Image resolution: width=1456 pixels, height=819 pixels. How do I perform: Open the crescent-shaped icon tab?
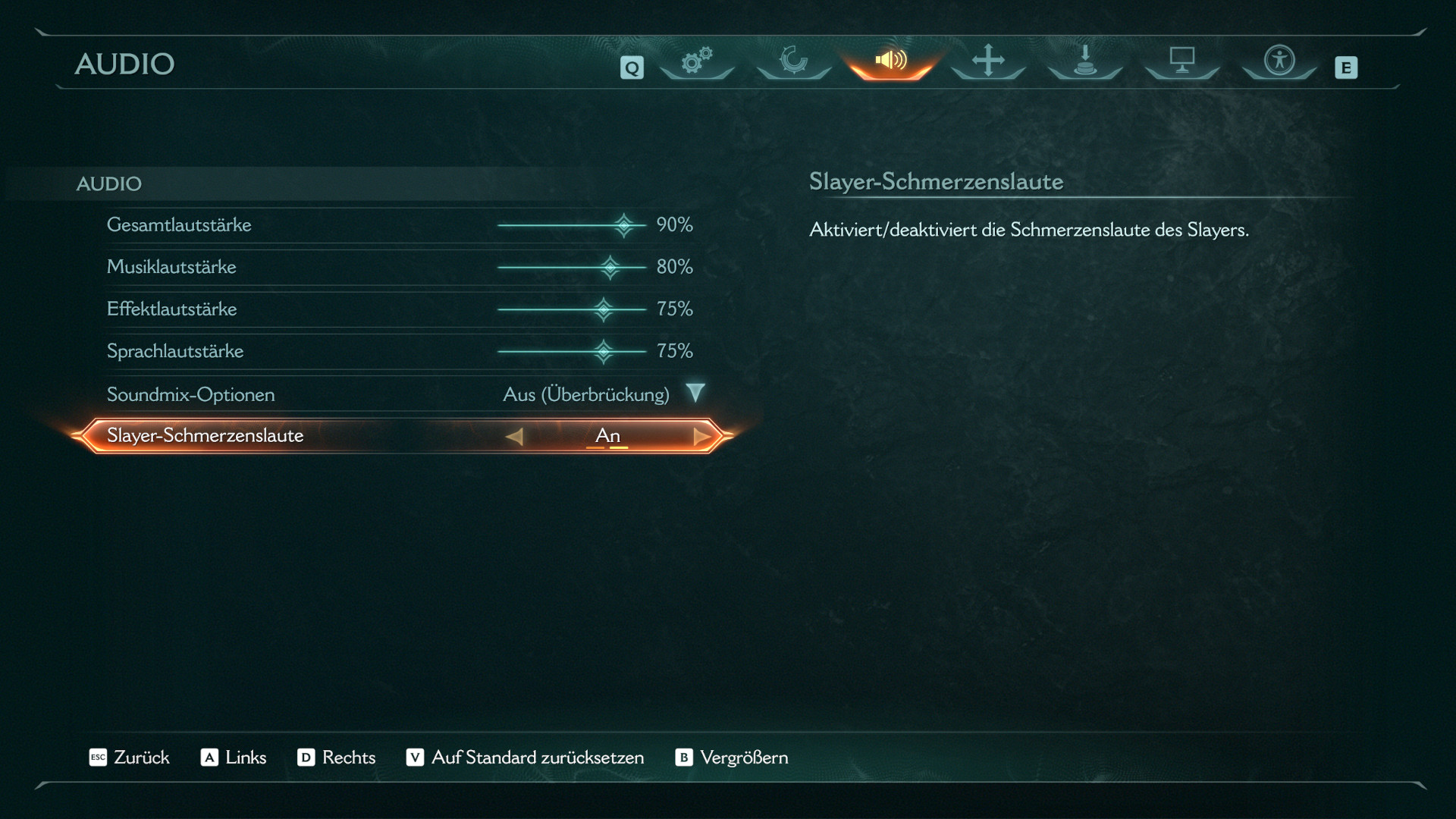(793, 61)
